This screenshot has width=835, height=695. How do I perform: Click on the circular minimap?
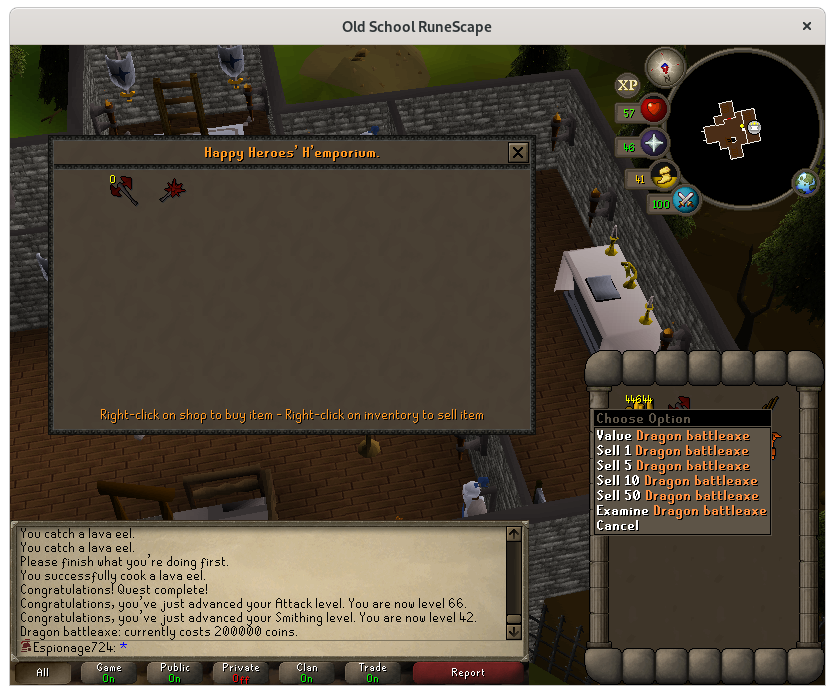coord(736,126)
